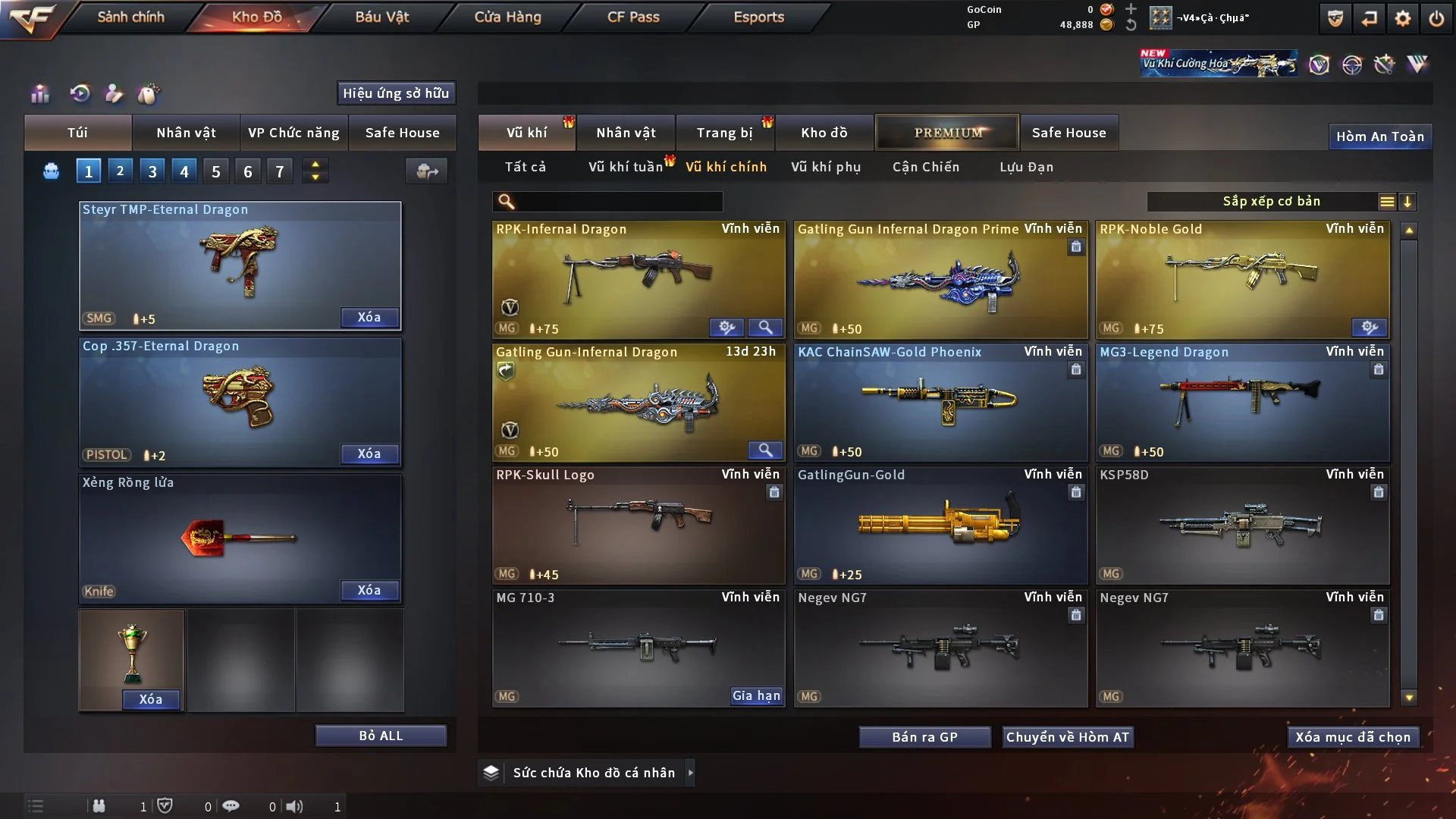Click the Bán ra GP button
Screen dimensions: 1456x819
924,737
